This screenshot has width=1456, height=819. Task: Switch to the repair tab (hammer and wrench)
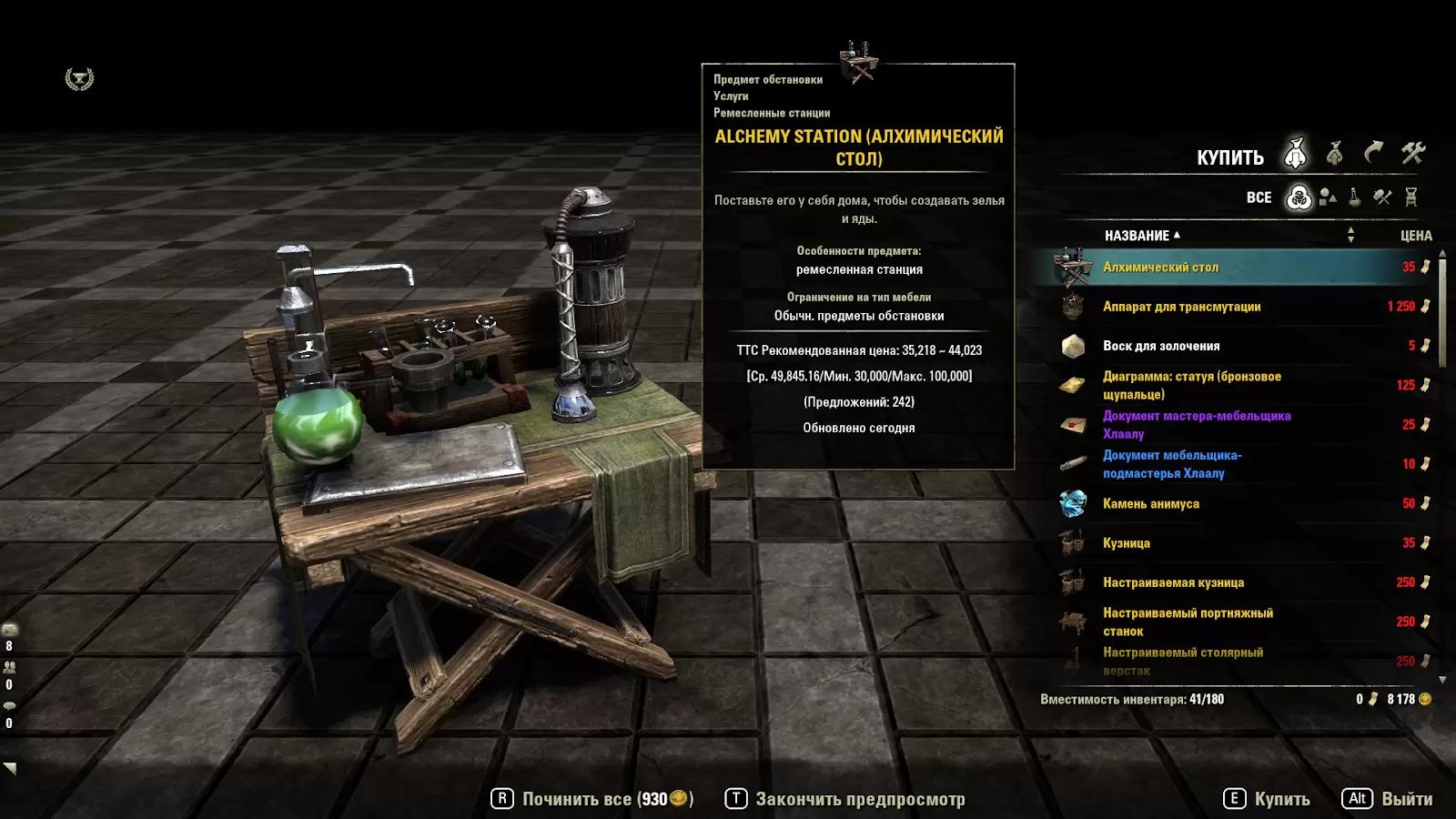[x=1412, y=153]
